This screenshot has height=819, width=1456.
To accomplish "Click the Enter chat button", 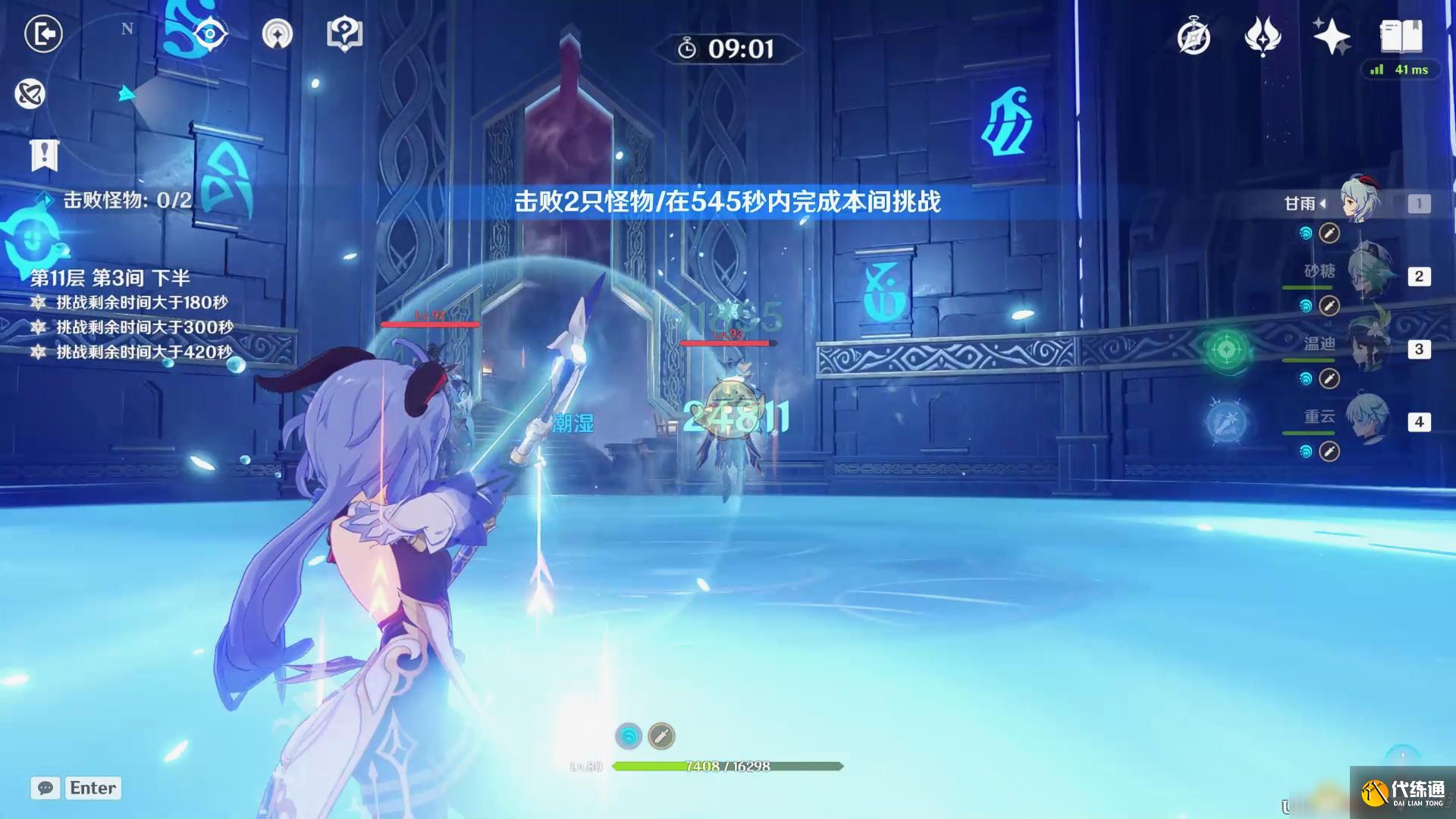I will click(x=93, y=788).
